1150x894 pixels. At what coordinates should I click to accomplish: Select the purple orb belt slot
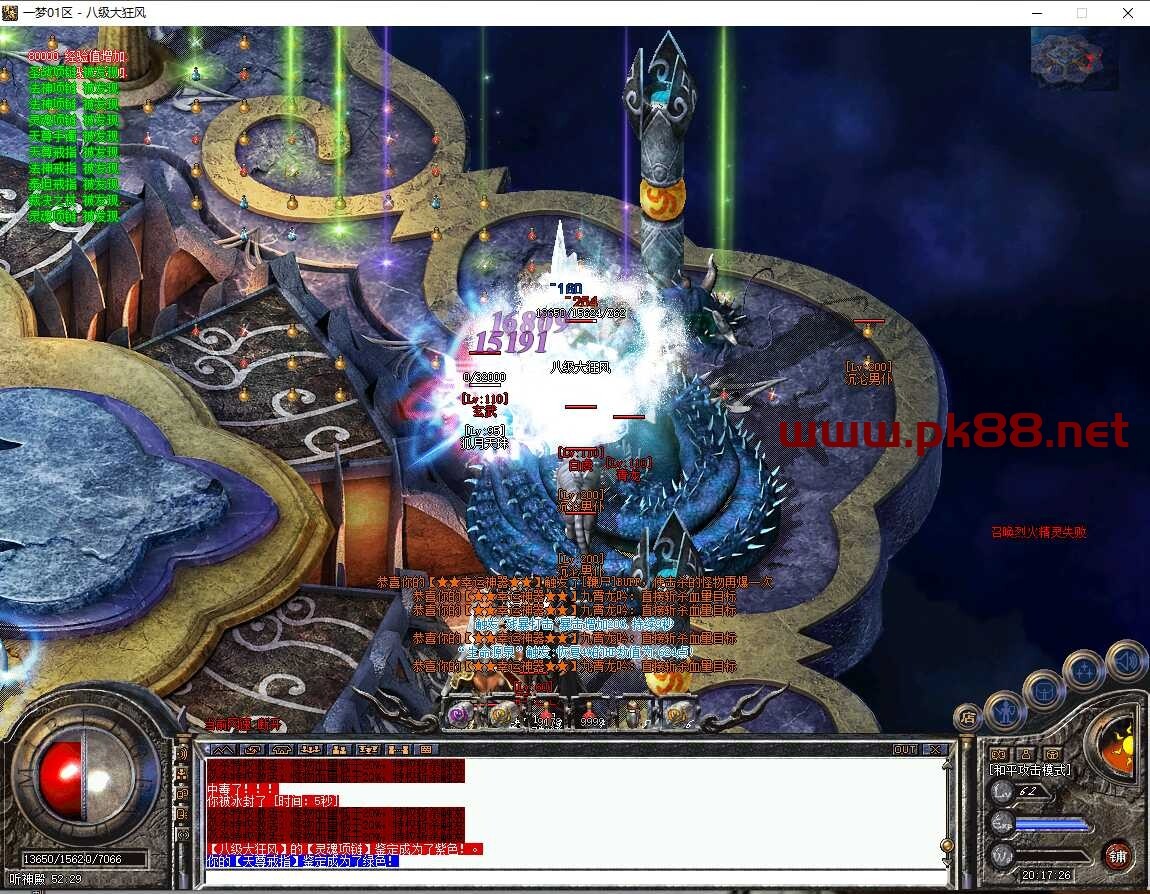pos(460,714)
